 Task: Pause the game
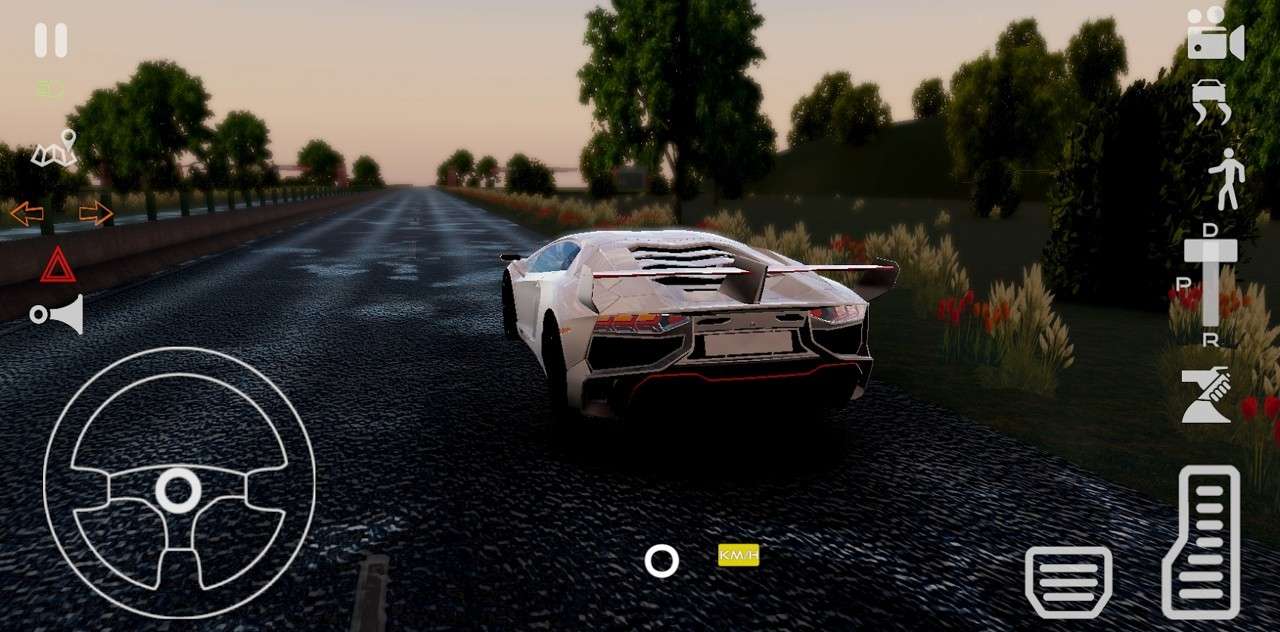tap(51, 40)
